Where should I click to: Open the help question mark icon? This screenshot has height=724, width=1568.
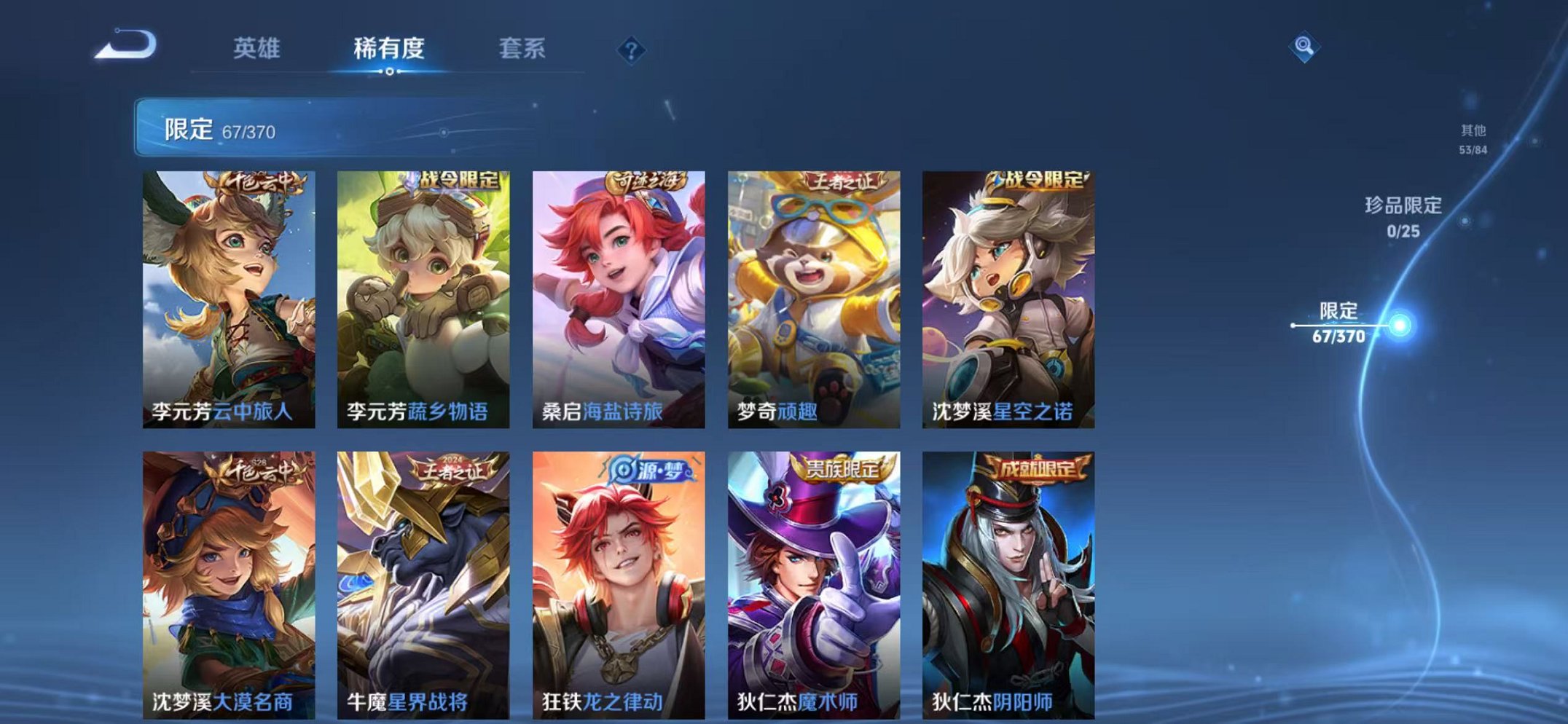[x=632, y=50]
